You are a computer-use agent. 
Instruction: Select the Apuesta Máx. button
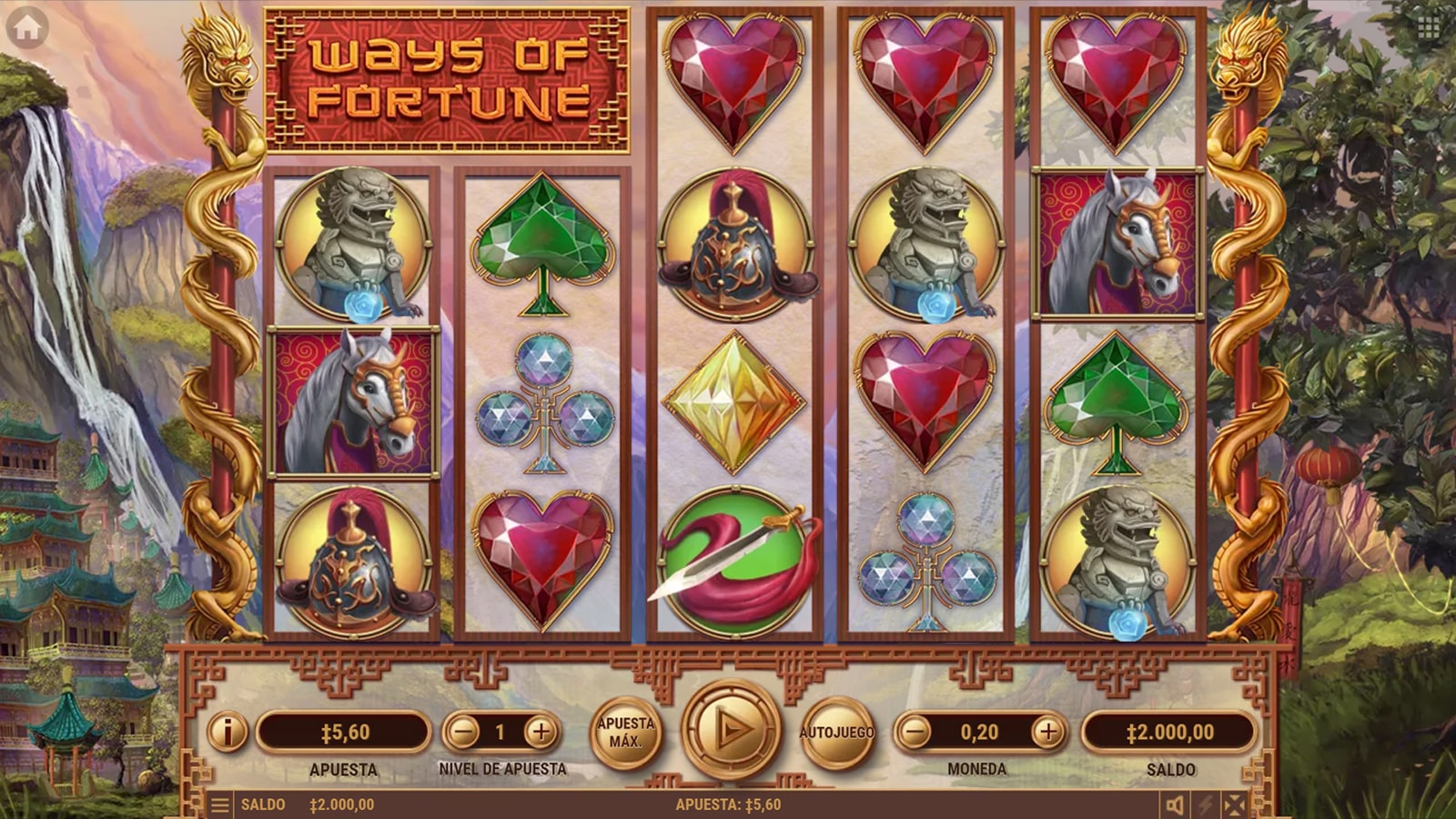pos(625,732)
